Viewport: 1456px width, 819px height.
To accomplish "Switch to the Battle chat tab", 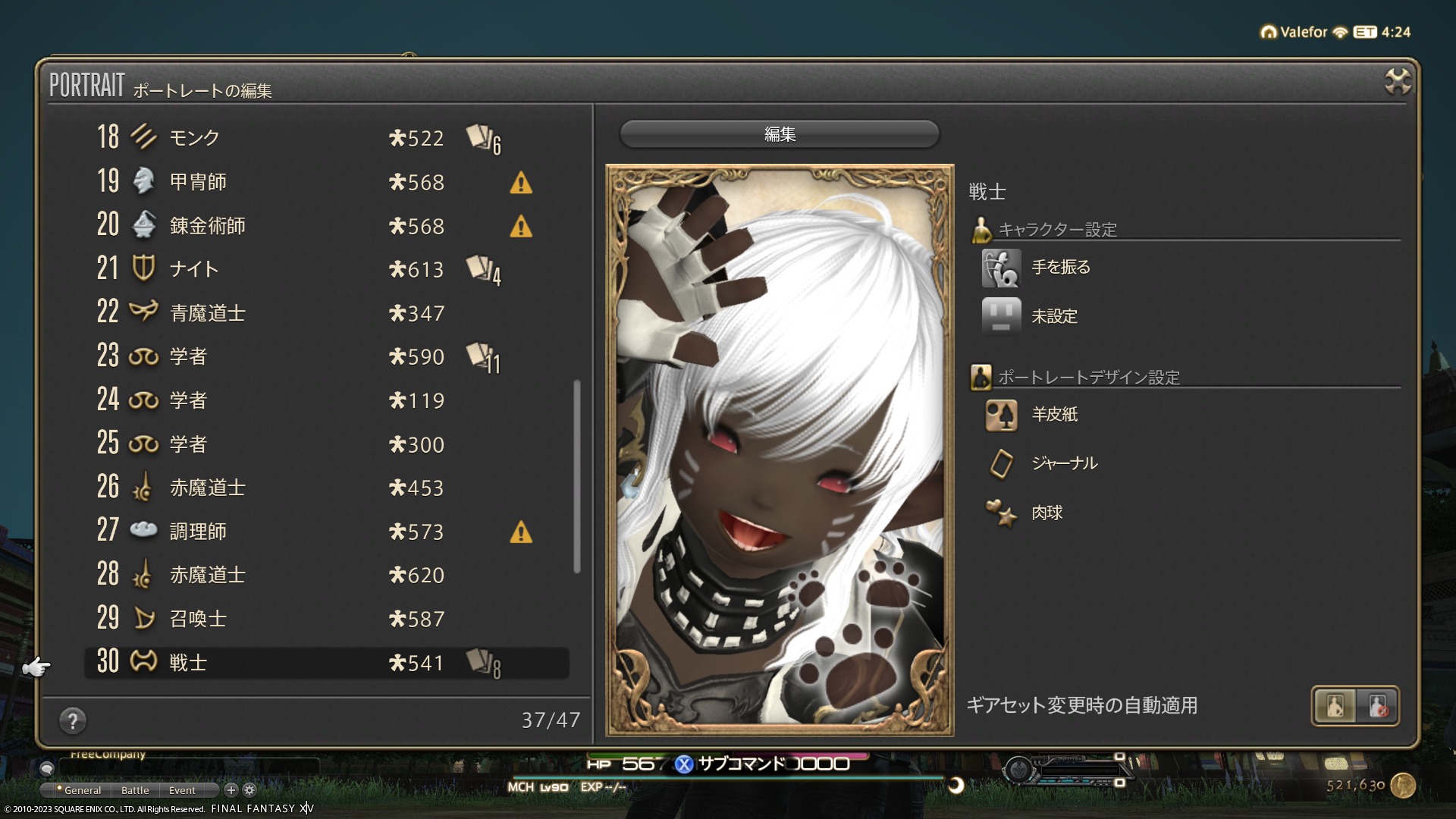I will point(135,790).
